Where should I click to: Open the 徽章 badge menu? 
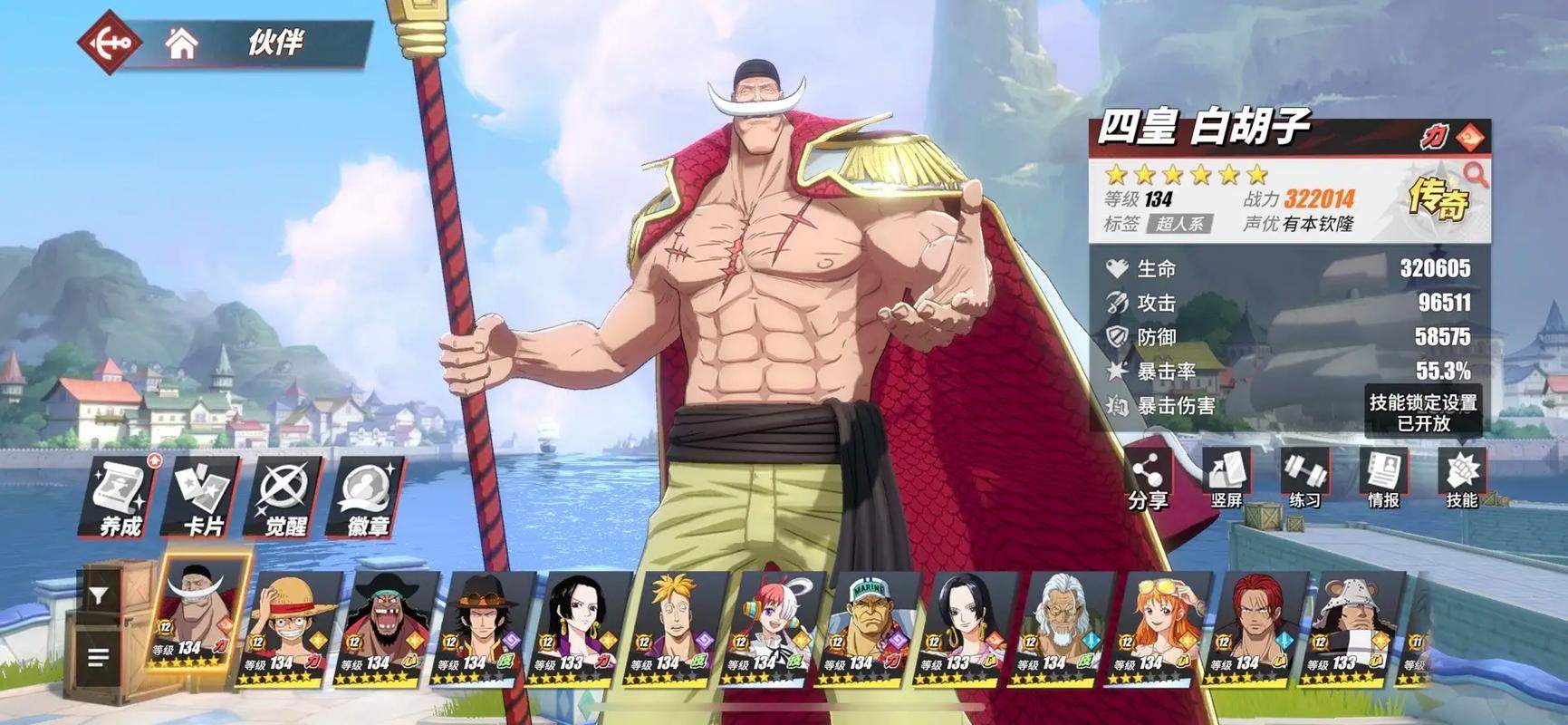(x=367, y=497)
